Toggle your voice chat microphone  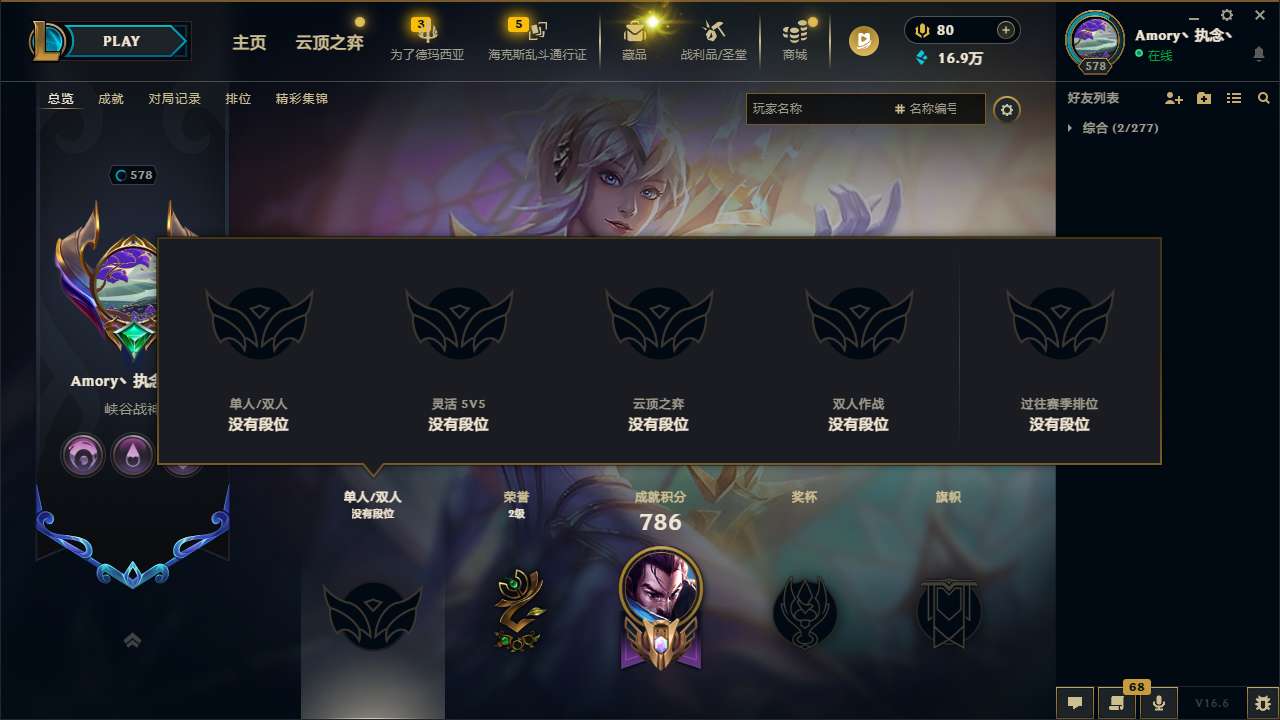tap(1157, 702)
